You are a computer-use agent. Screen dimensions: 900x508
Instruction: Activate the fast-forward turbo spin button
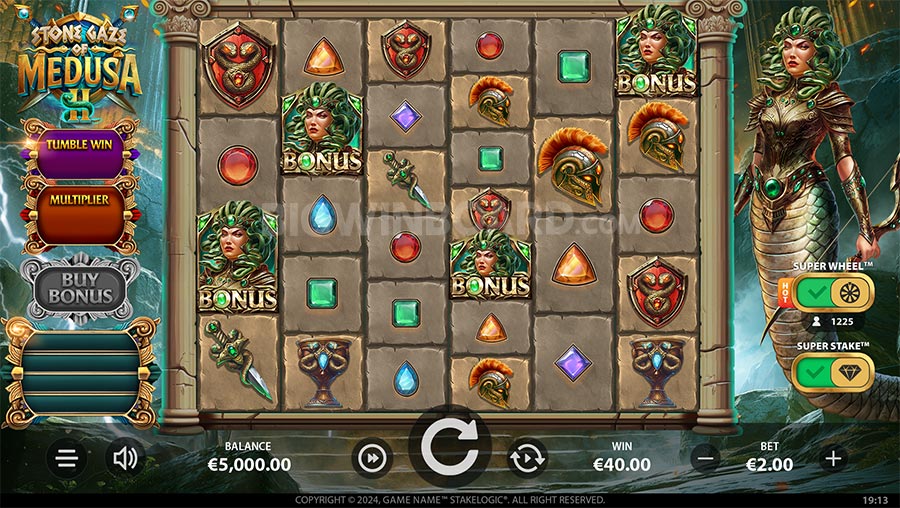pyautogui.click(x=371, y=458)
